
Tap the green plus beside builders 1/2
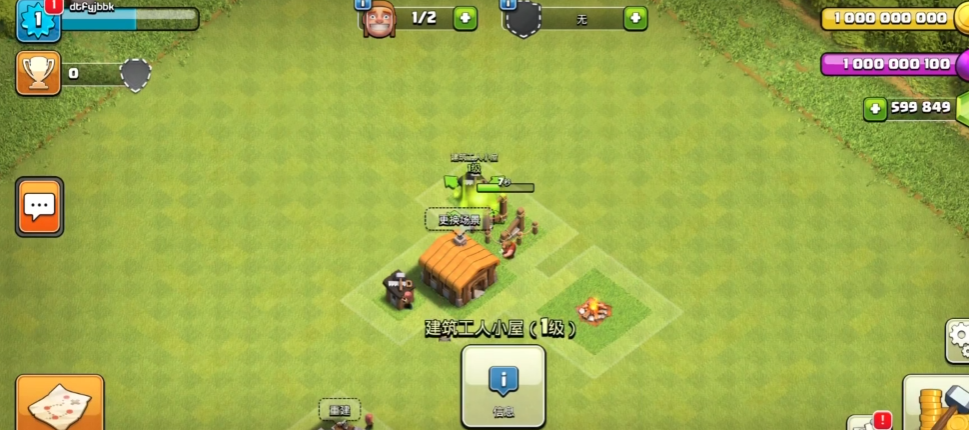point(465,18)
